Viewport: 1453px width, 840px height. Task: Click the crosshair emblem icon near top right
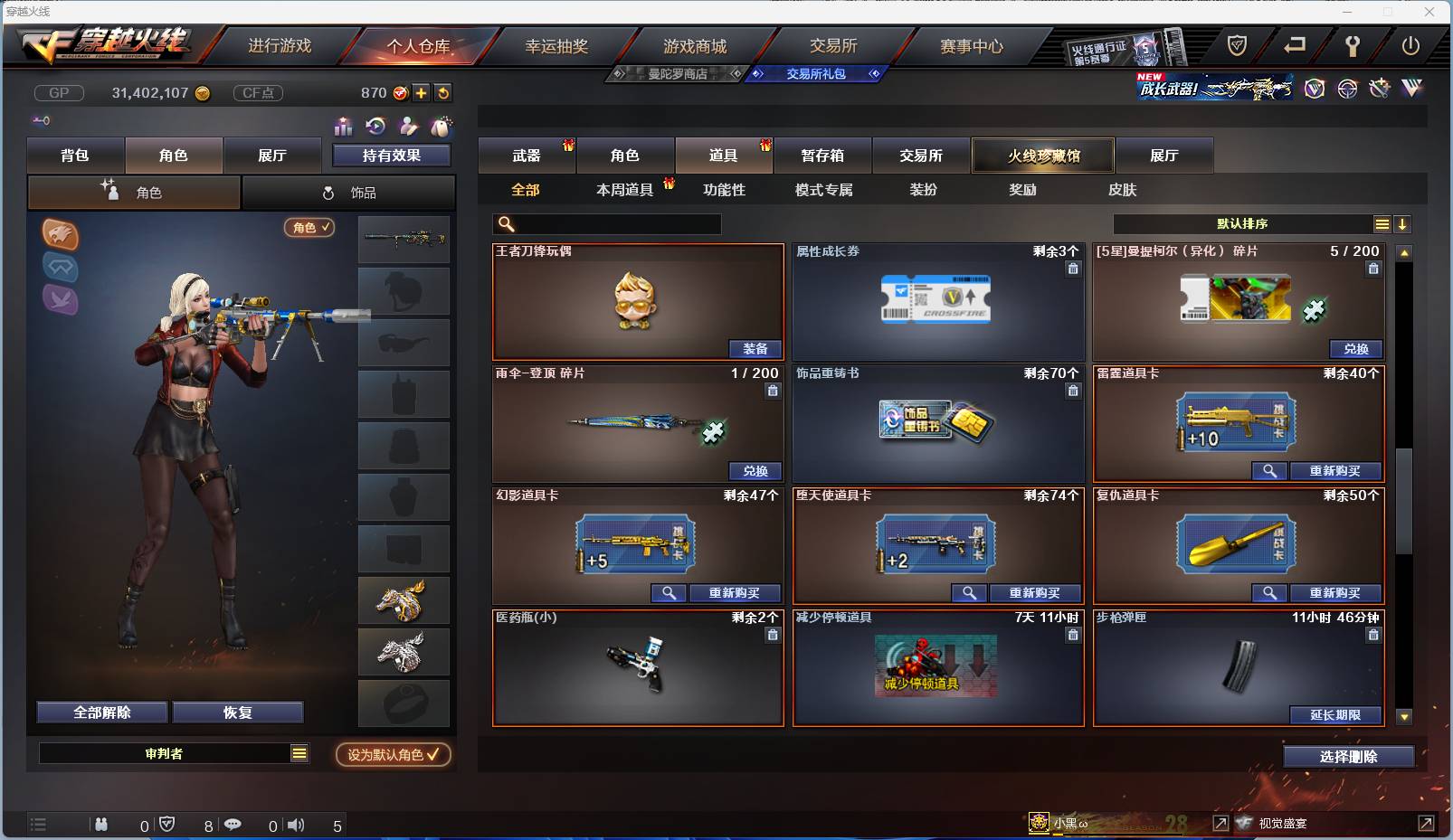[x=1347, y=88]
